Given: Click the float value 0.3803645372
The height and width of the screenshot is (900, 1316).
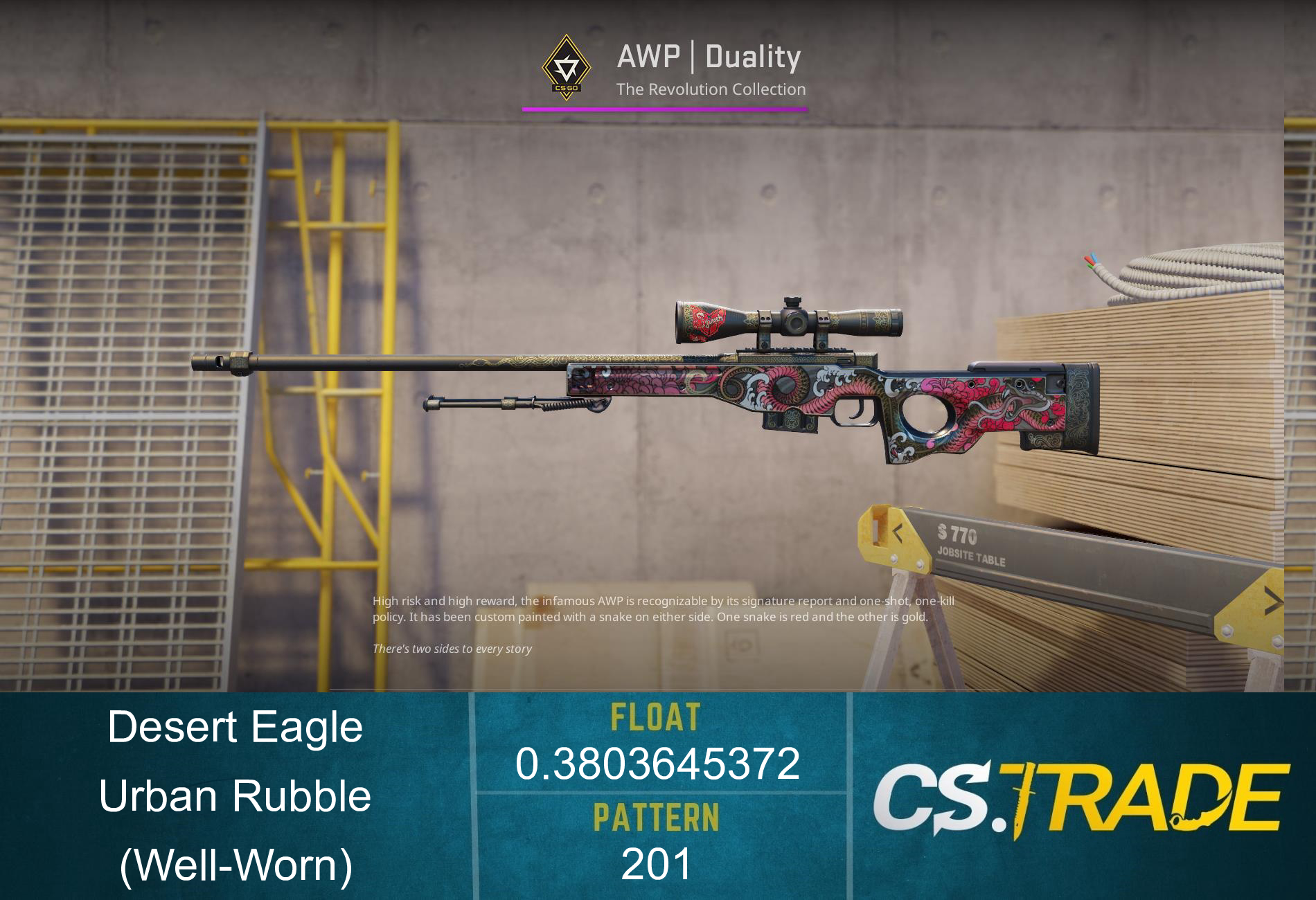Looking at the screenshot, I should [658, 765].
